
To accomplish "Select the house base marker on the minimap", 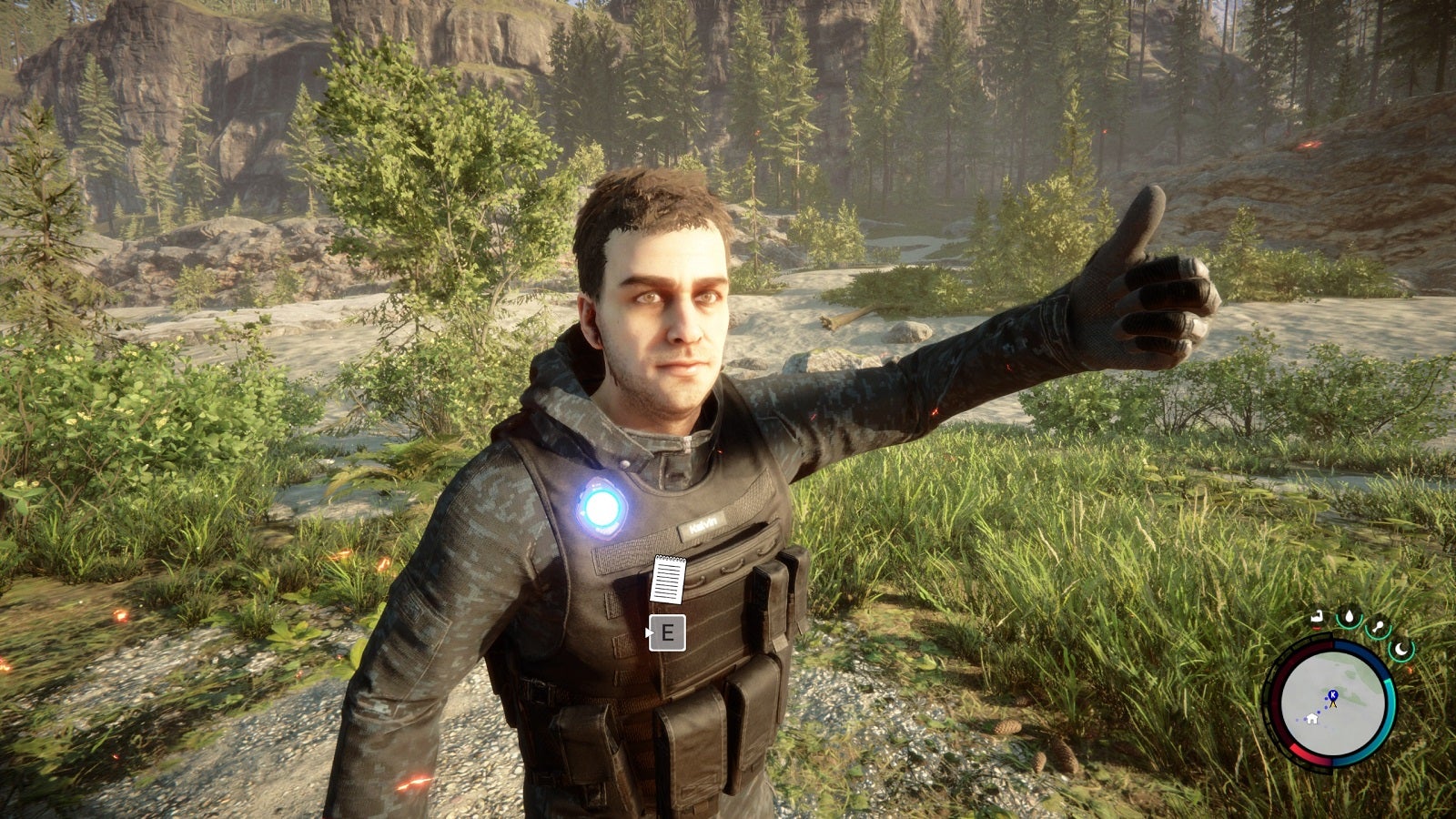I will 1312,718.
